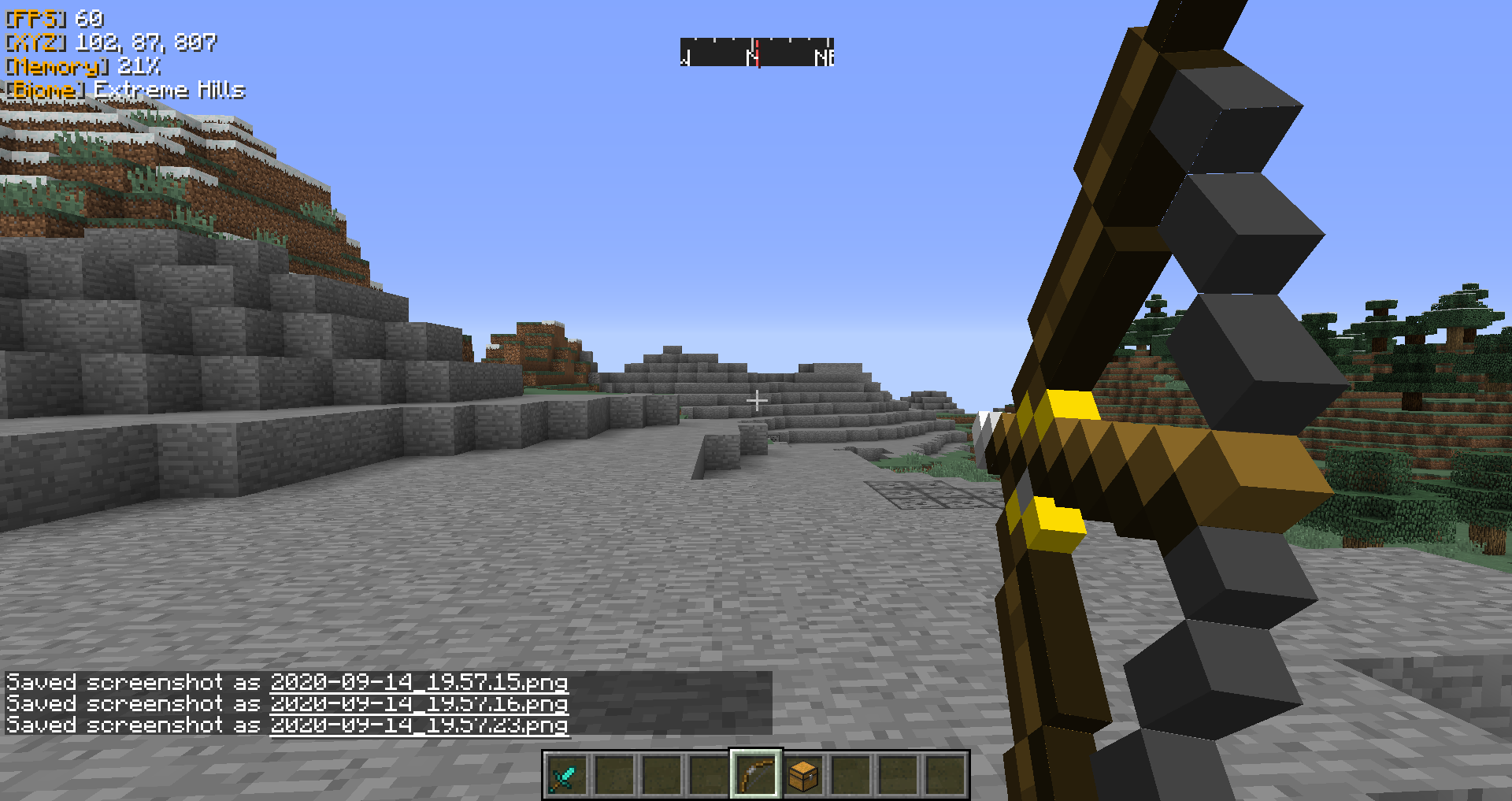
Task: Click the XYZ coordinates display
Action: pos(110,43)
